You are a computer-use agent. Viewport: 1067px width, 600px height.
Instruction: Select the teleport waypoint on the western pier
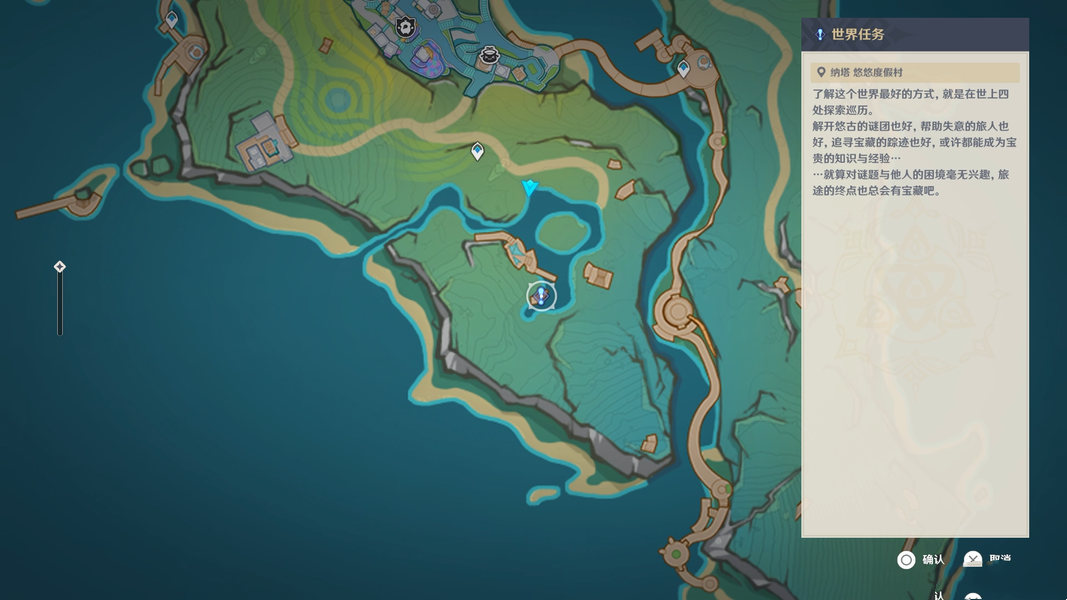(x=172, y=19)
